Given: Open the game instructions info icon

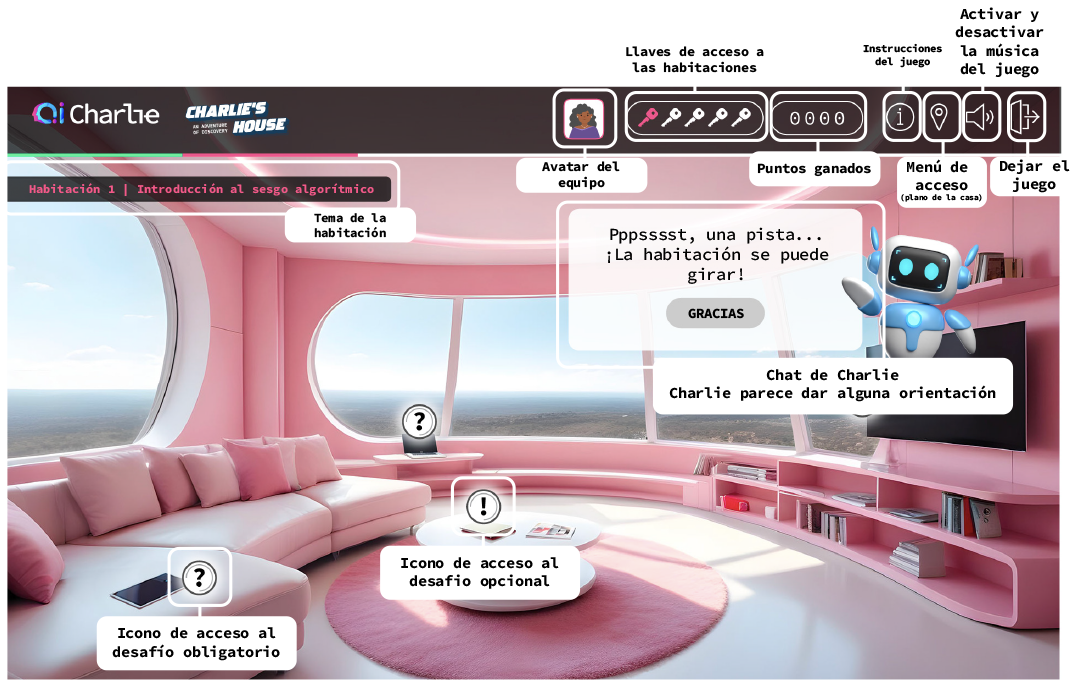Looking at the screenshot, I should pos(901,118).
